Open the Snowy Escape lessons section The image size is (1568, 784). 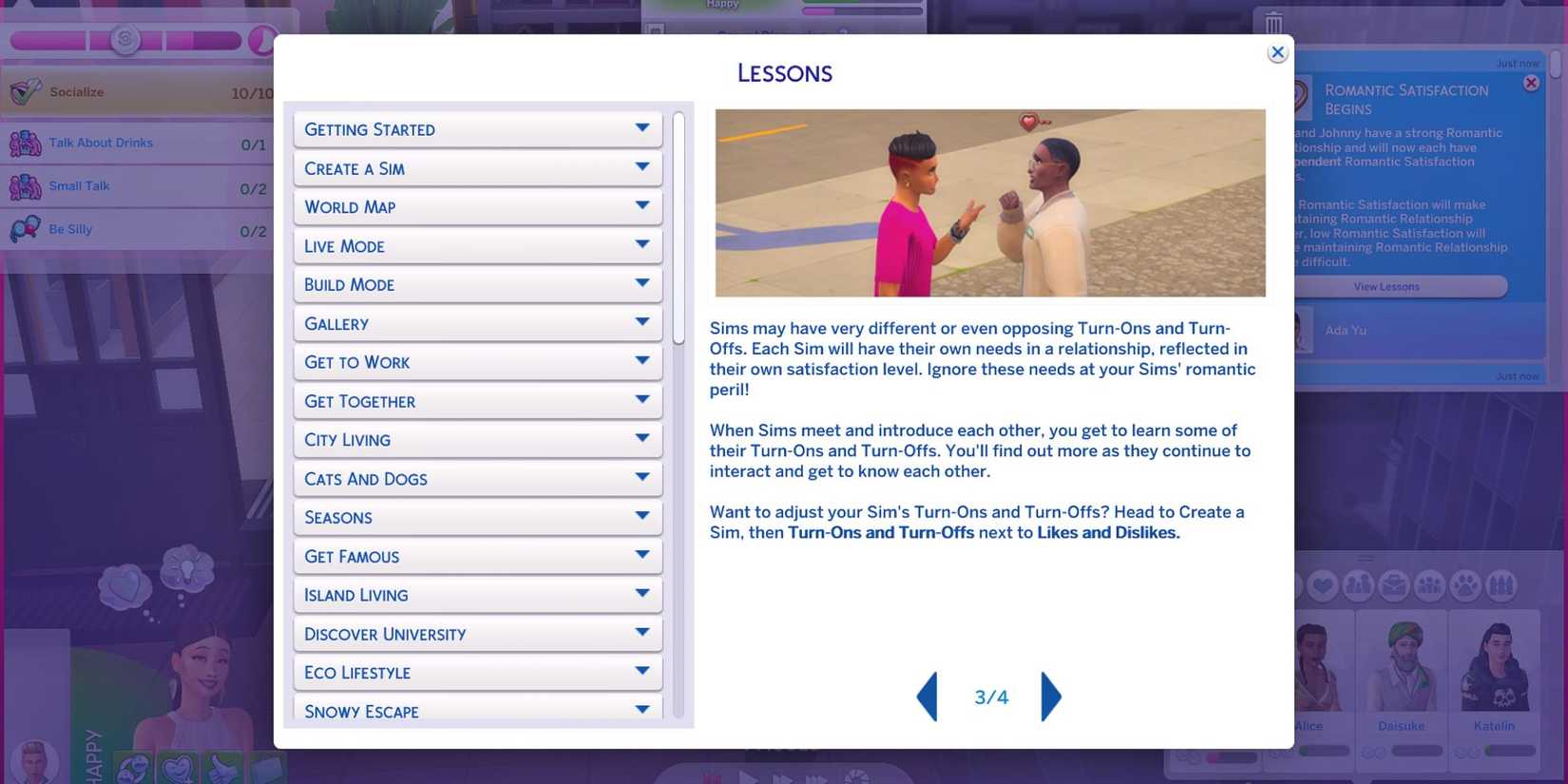[477, 711]
